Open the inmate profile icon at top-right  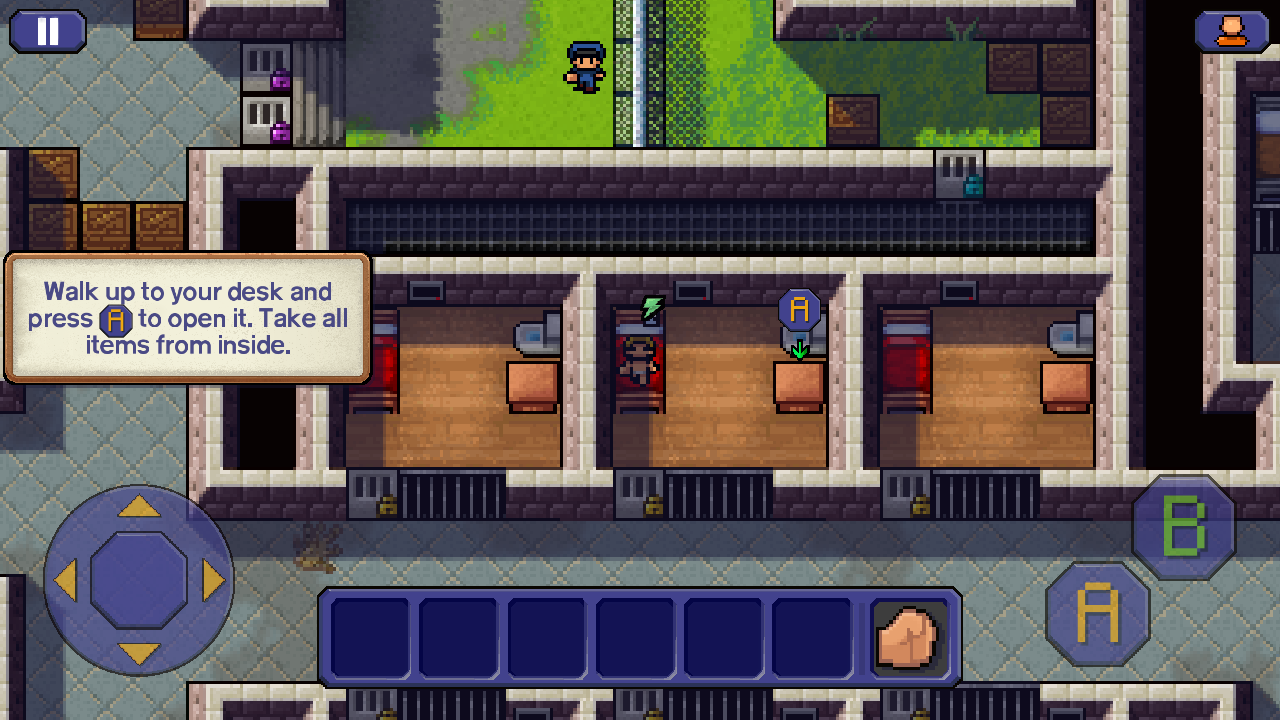pos(1232,31)
